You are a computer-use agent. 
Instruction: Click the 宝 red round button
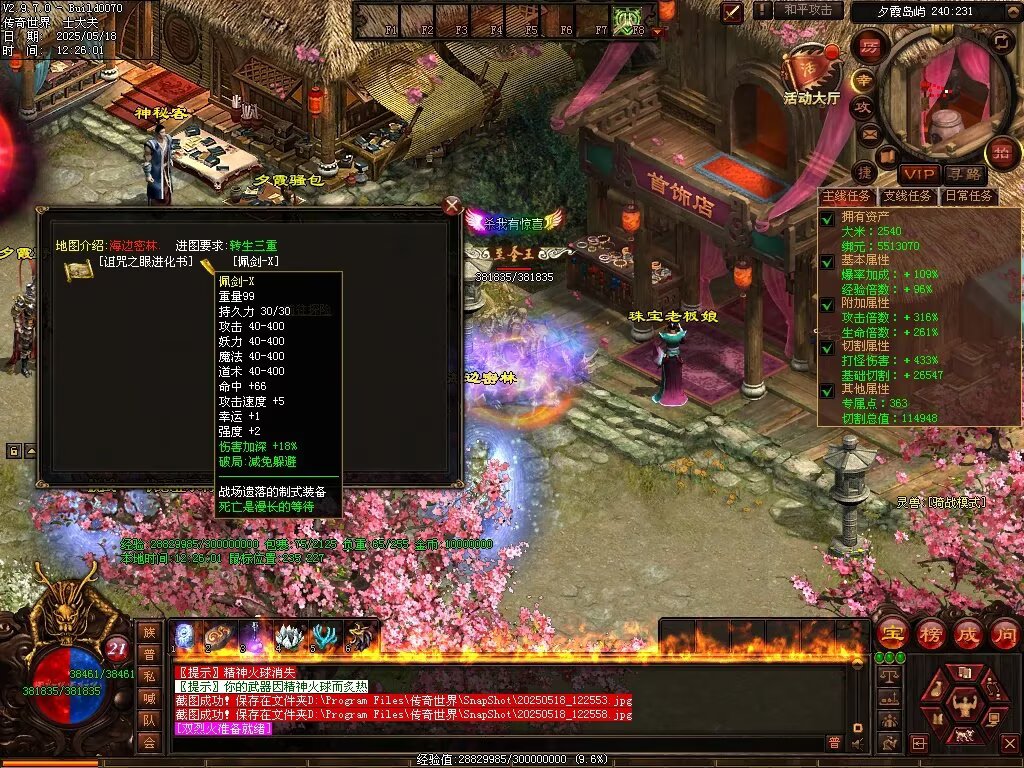[x=892, y=633]
